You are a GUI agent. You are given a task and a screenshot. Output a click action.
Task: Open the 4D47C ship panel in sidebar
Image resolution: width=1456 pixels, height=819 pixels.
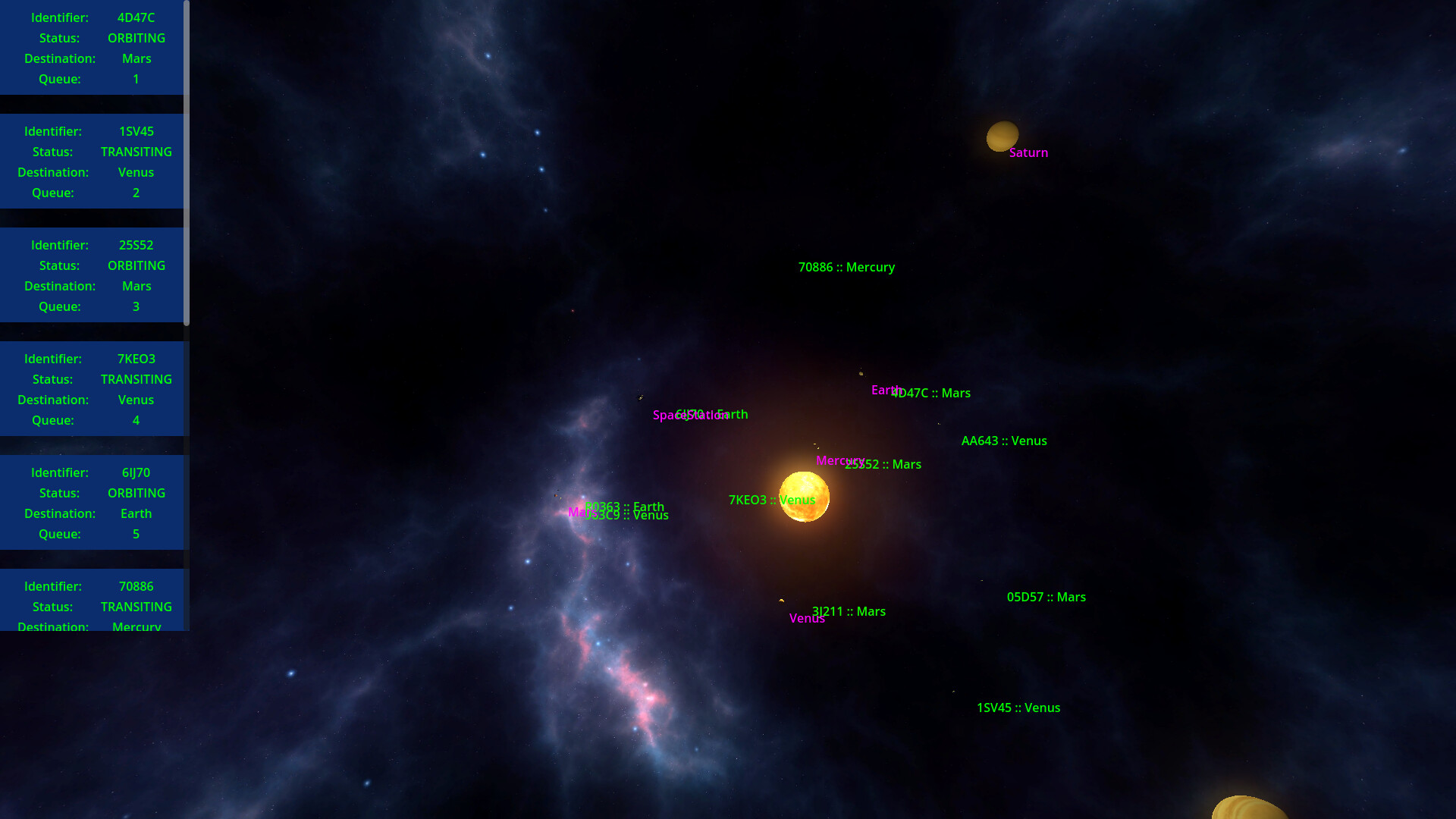[x=91, y=48]
